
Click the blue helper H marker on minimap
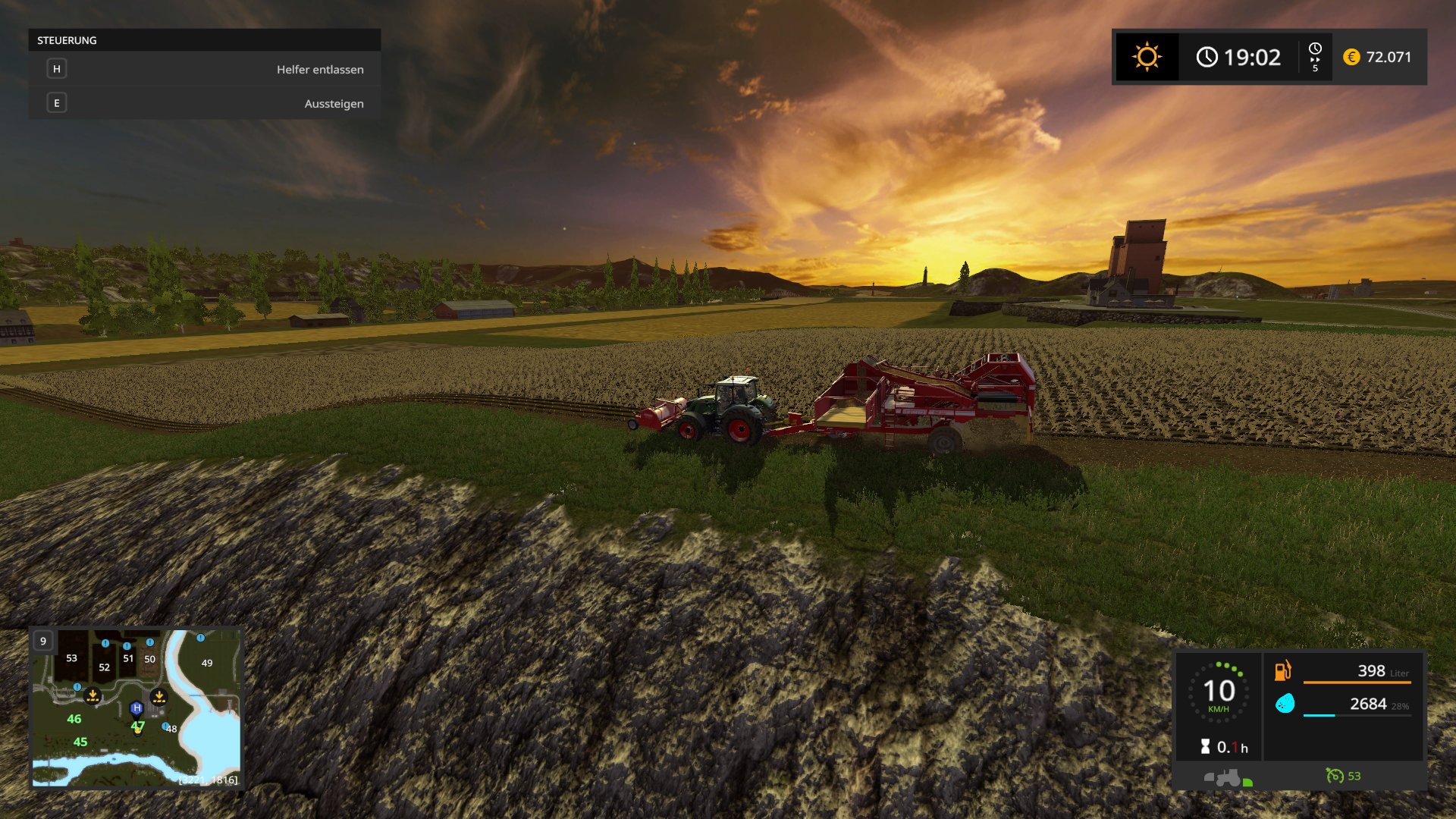pyautogui.click(x=136, y=708)
